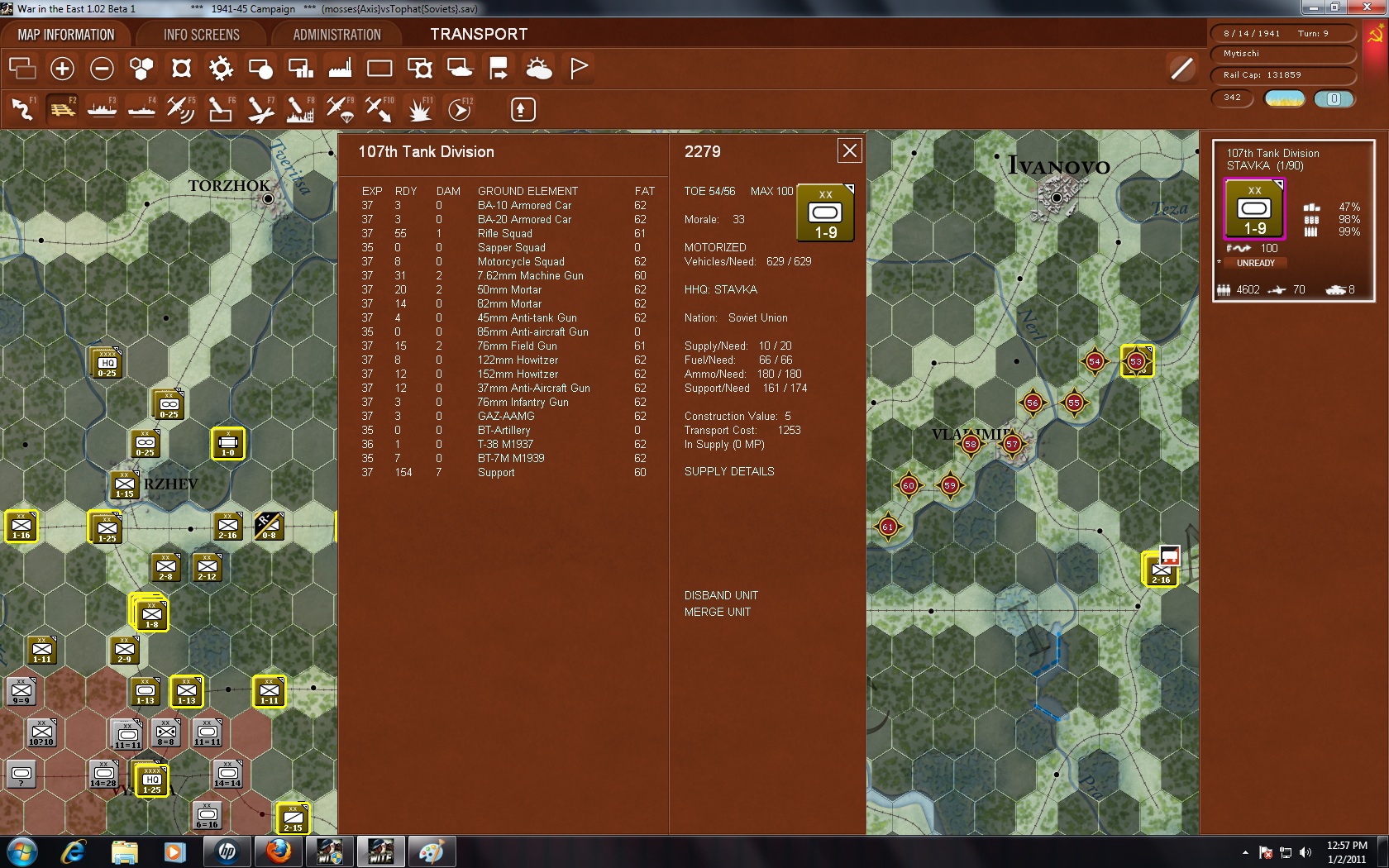The width and height of the screenshot is (1389, 868).
Task: Open the 107th Tank Division counter details
Action: [x=823, y=213]
